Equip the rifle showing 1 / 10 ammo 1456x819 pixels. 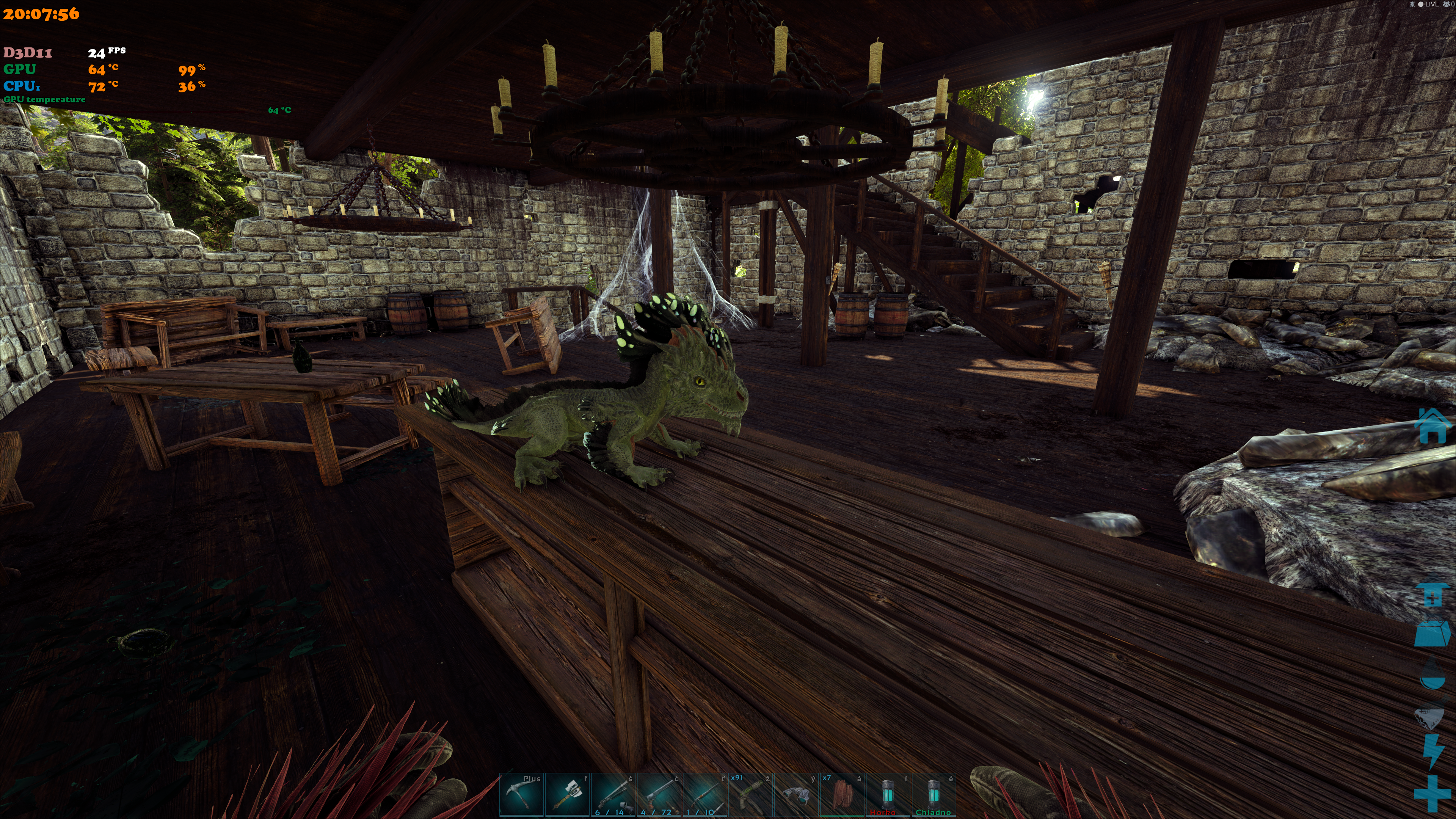[x=704, y=795]
